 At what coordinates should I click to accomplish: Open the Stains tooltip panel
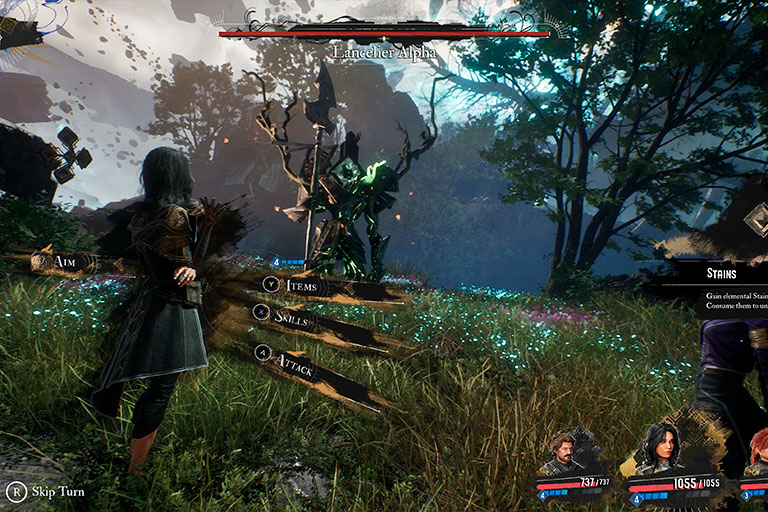pos(722,273)
